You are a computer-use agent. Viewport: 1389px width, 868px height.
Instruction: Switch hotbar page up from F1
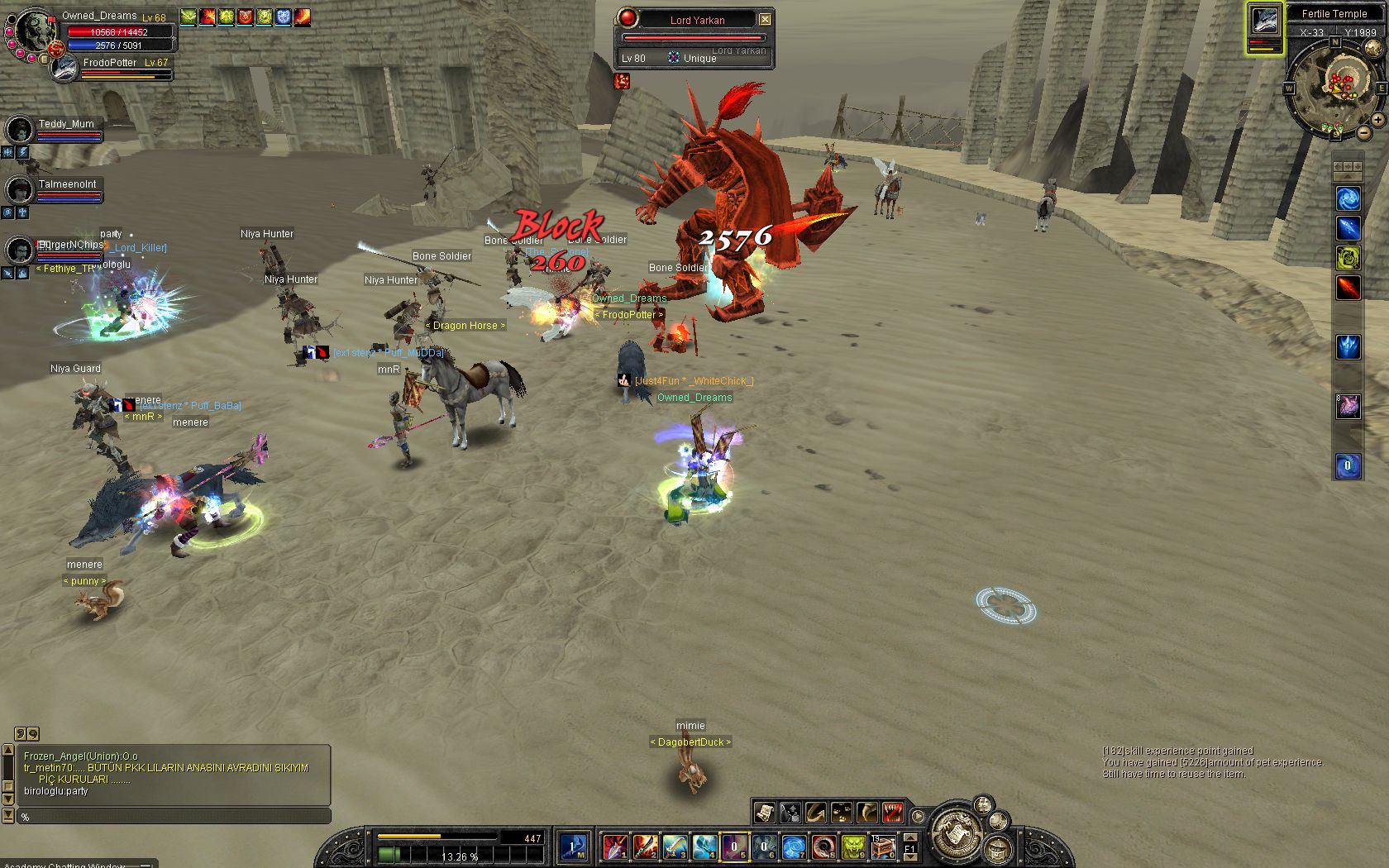pos(910,838)
